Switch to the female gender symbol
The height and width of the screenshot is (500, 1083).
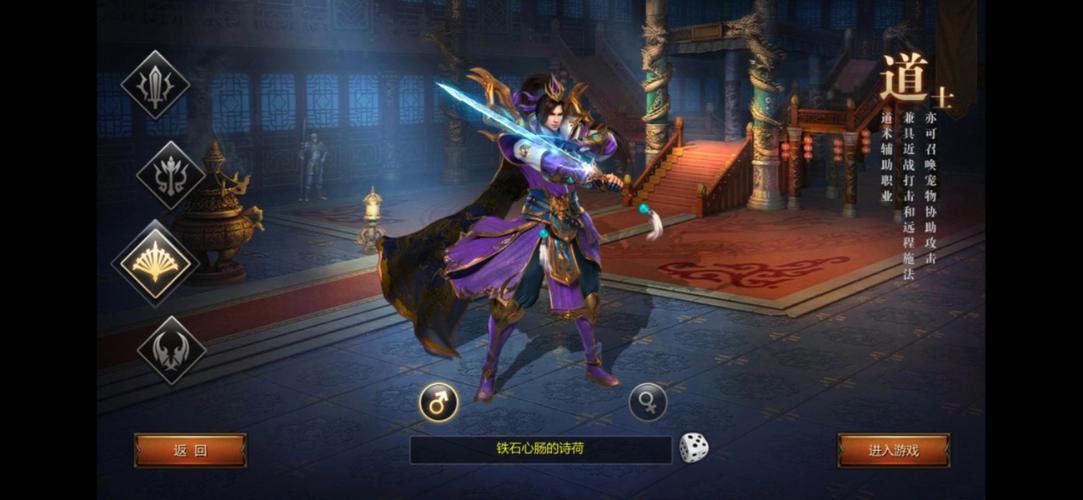click(648, 402)
